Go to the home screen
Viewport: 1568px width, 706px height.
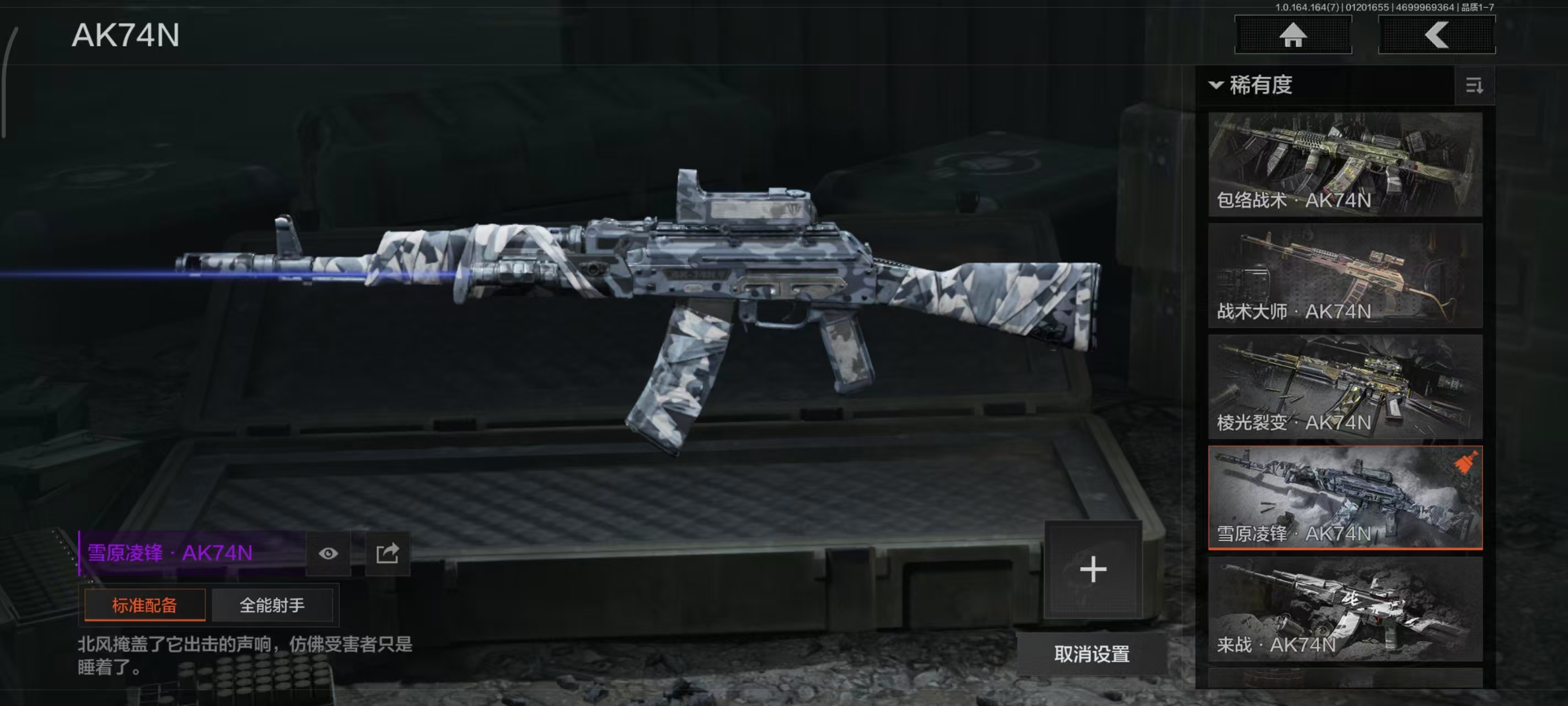(1292, 35)
